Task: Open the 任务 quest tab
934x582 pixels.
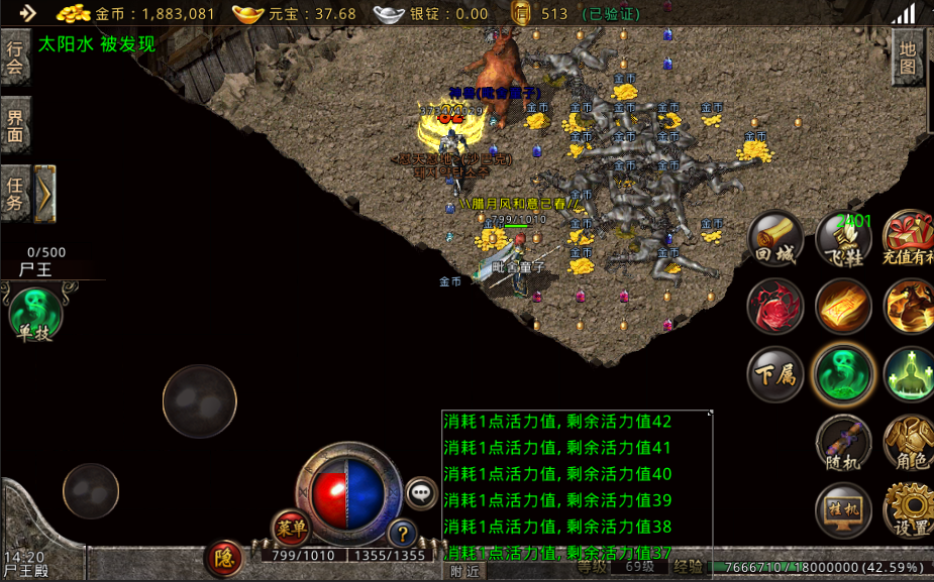Action: pyautogui.click(x=15, y=193)
